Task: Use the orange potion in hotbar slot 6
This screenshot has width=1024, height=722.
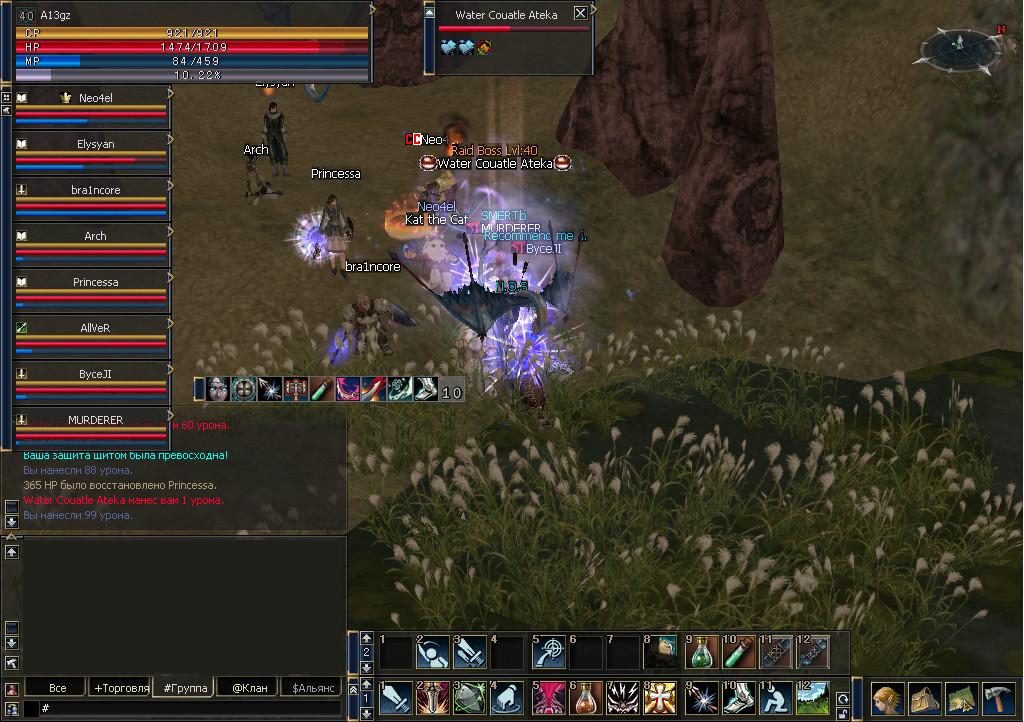Action: click(x=587, y=697)
